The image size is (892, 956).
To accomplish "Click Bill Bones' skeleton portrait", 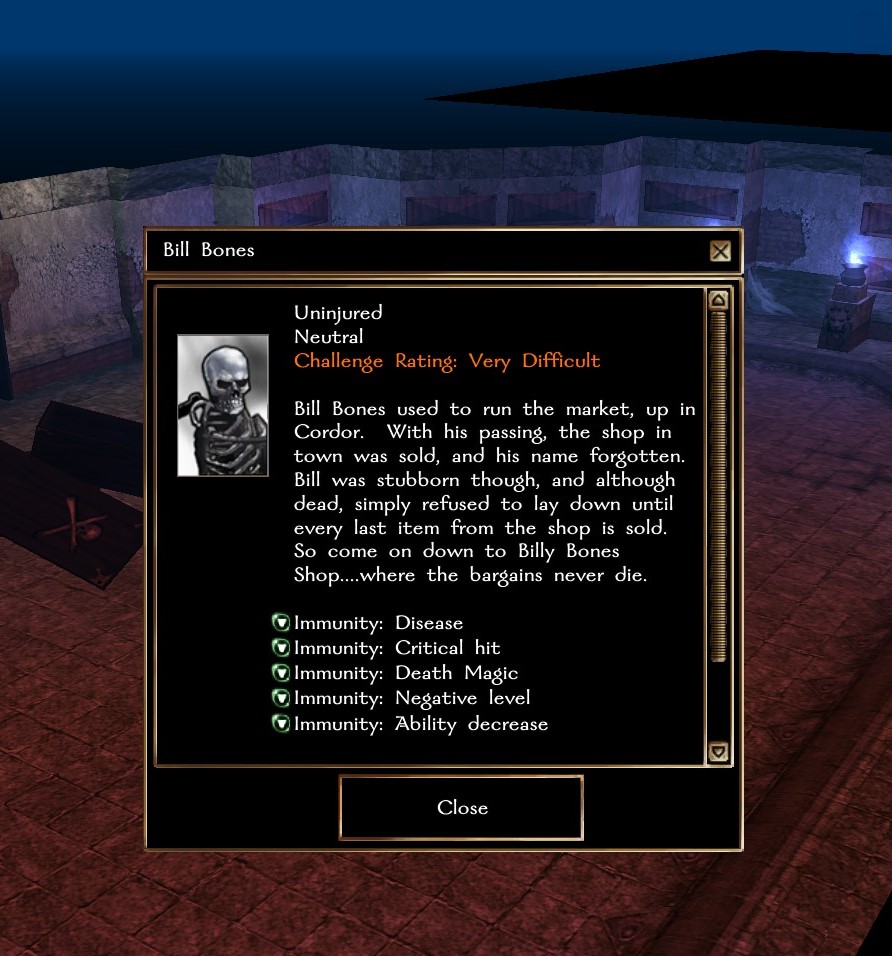I will point(223,405).
